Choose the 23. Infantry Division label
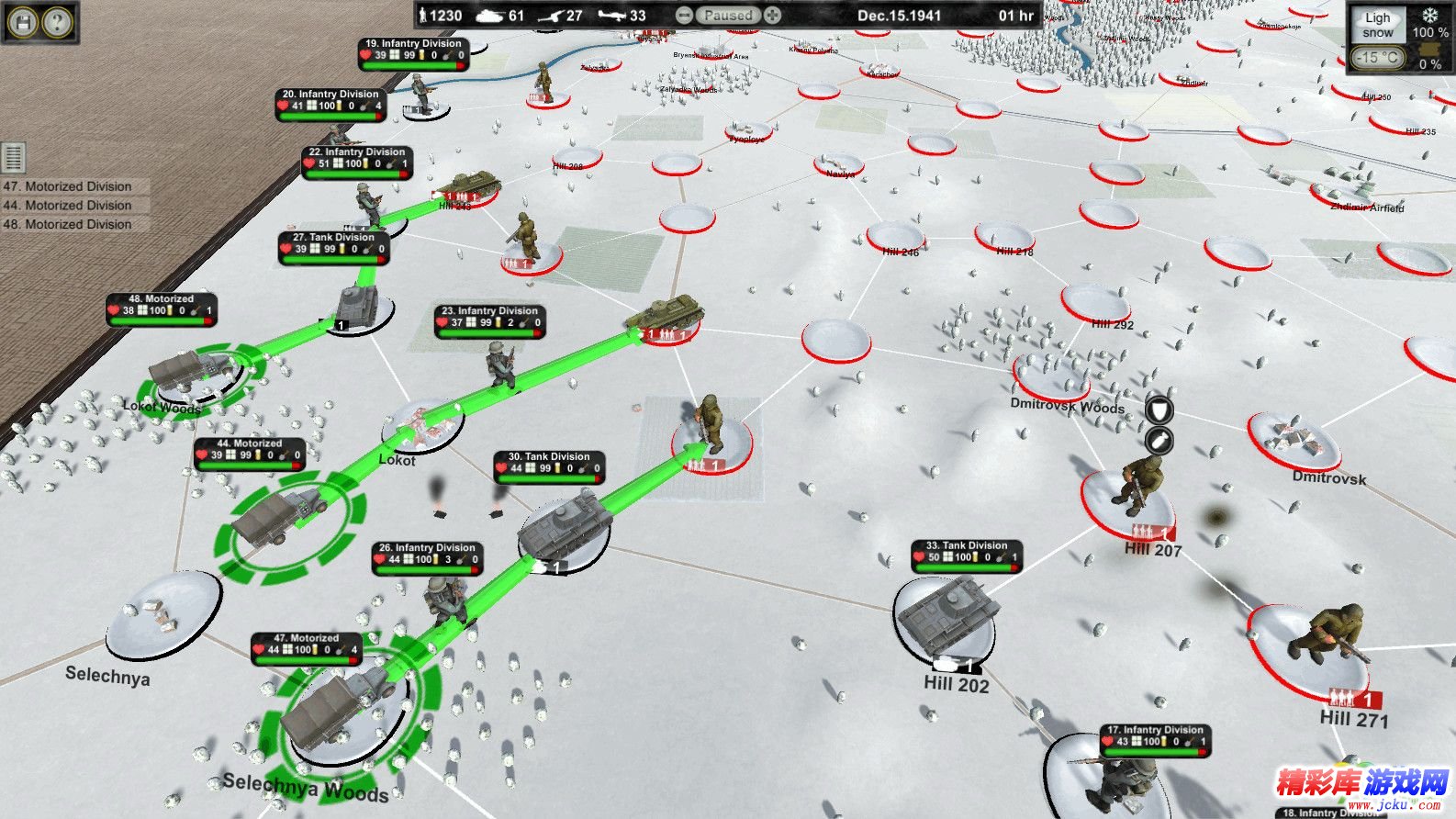The height and width of the screenshot is (819, 1456). (x=489, y=310)
